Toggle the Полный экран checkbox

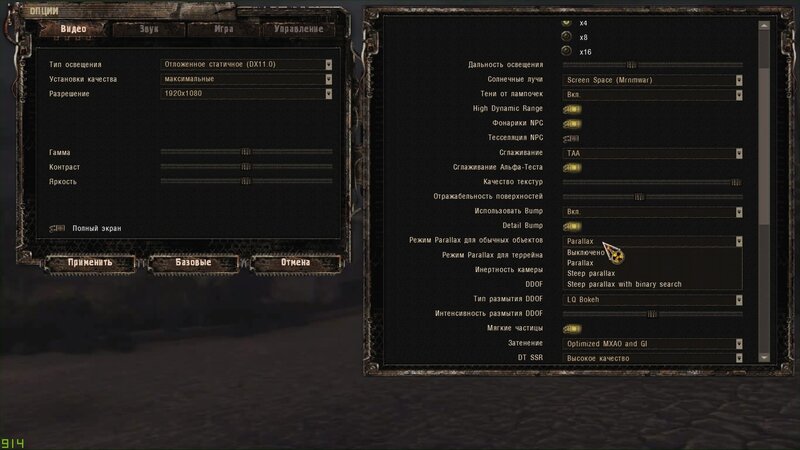(x=57, y=228)
